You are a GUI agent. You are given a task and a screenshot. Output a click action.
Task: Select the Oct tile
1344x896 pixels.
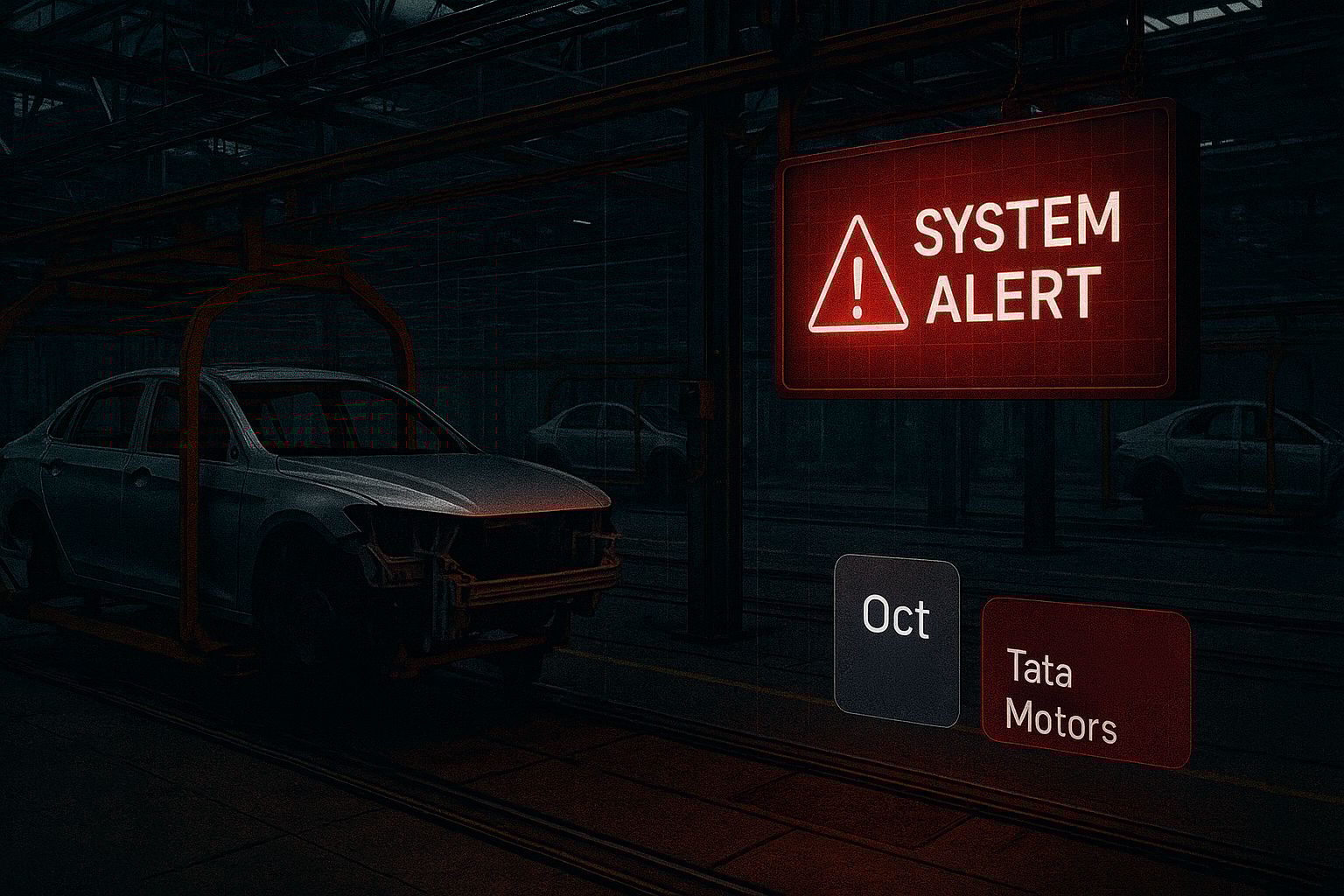pos(896,640)
